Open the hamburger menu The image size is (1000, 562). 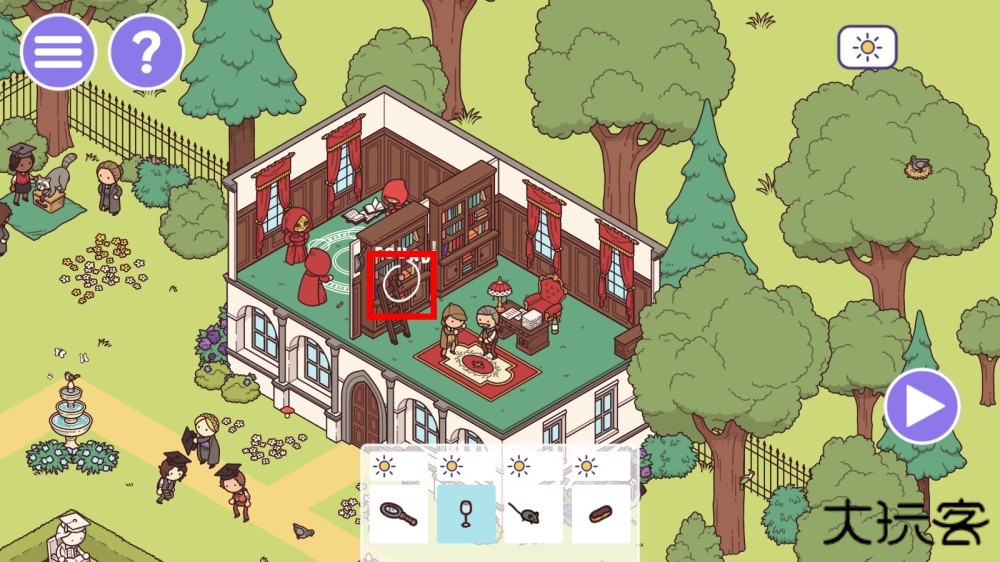[x=58, y=52]
